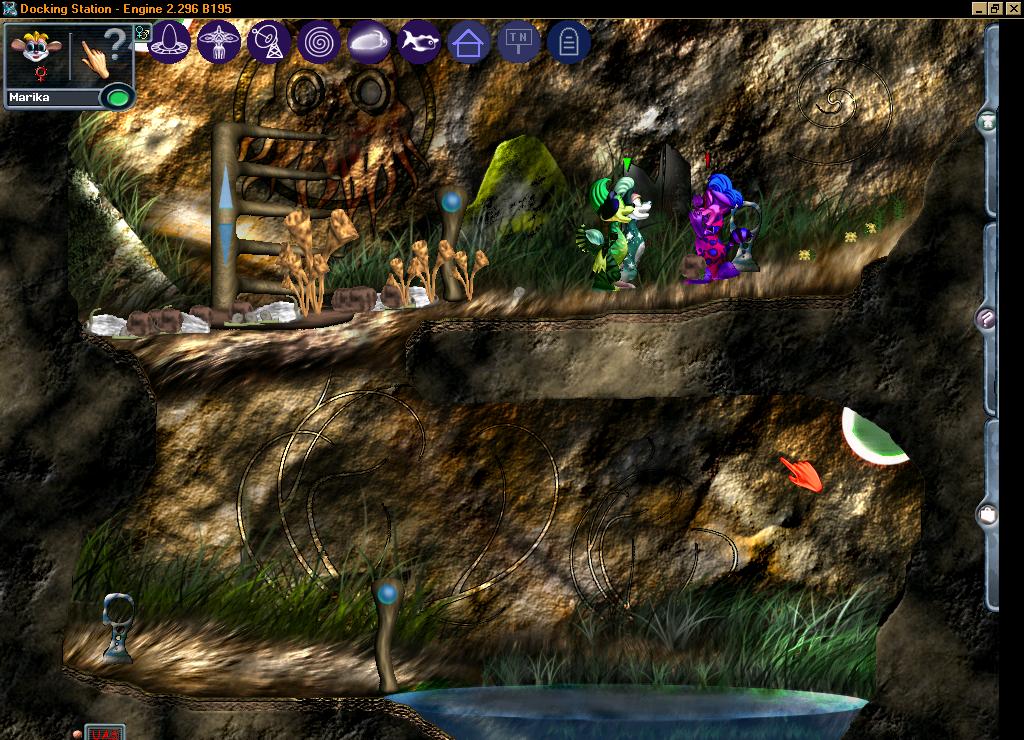
Task: Minimize the Docking Station window
Action: pyautogui.click(x=979, y=8)
